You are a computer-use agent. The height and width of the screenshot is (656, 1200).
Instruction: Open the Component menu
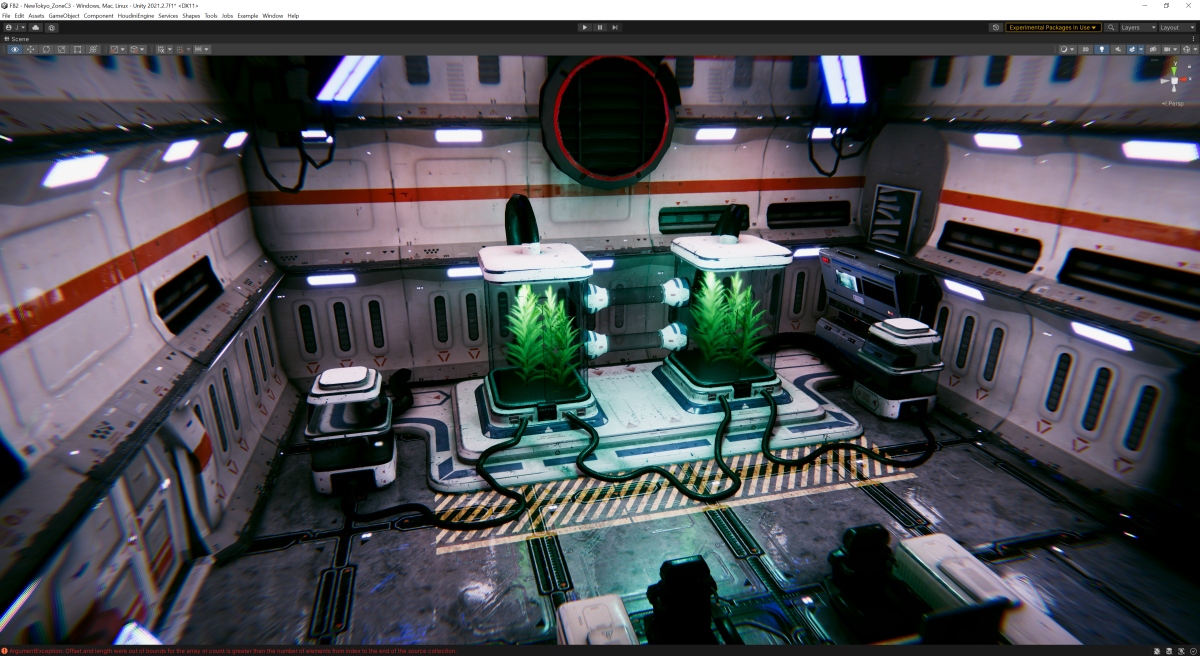tap(98, 16)
